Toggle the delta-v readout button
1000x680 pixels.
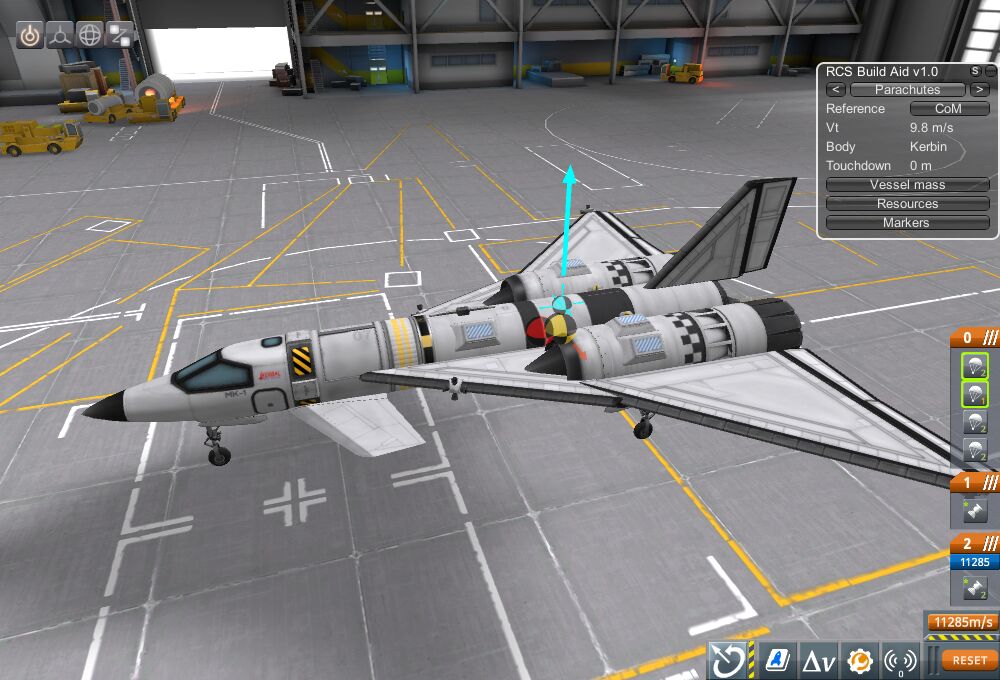(818, 660)
